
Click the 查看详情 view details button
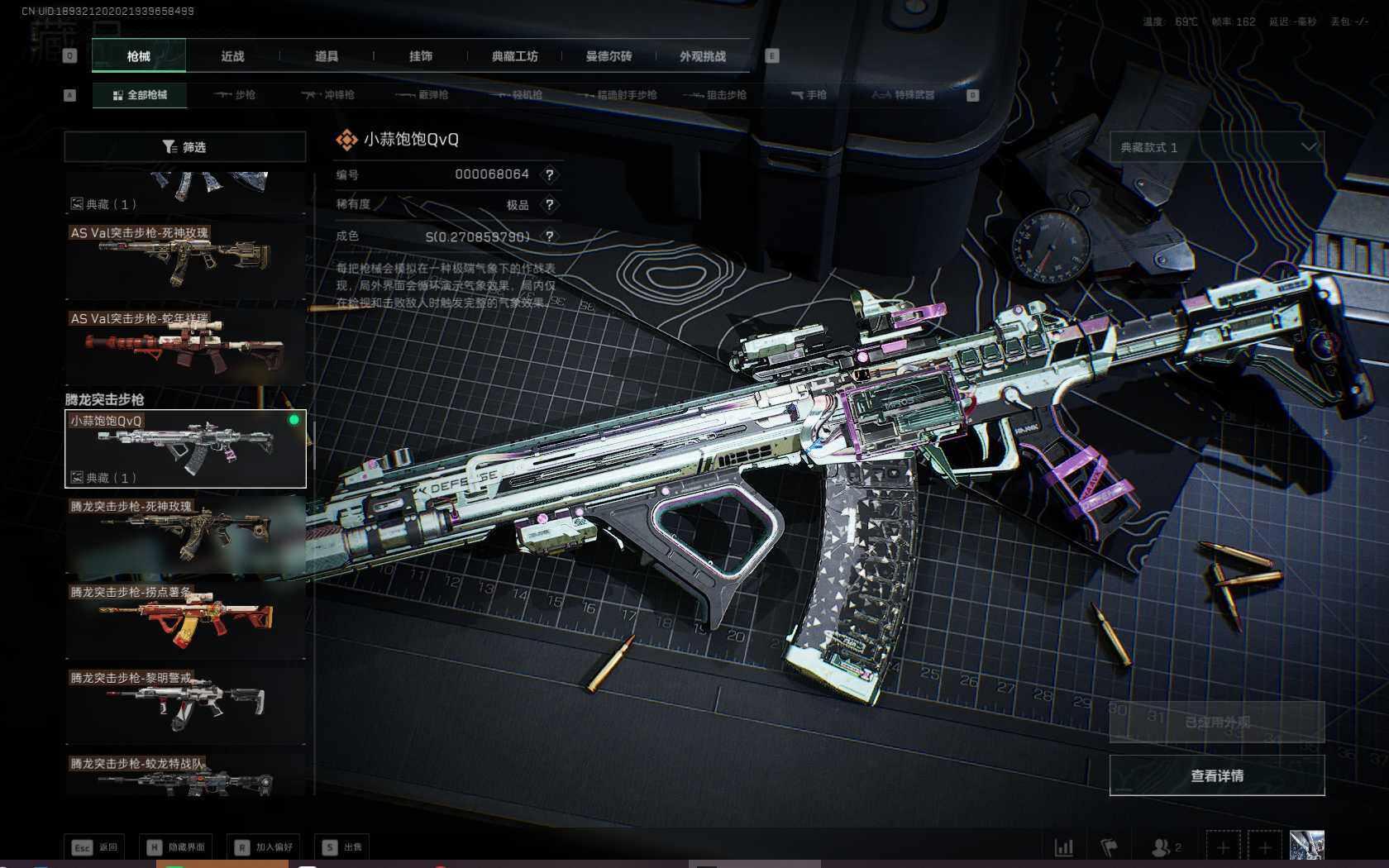click(x=1216, y=775)
